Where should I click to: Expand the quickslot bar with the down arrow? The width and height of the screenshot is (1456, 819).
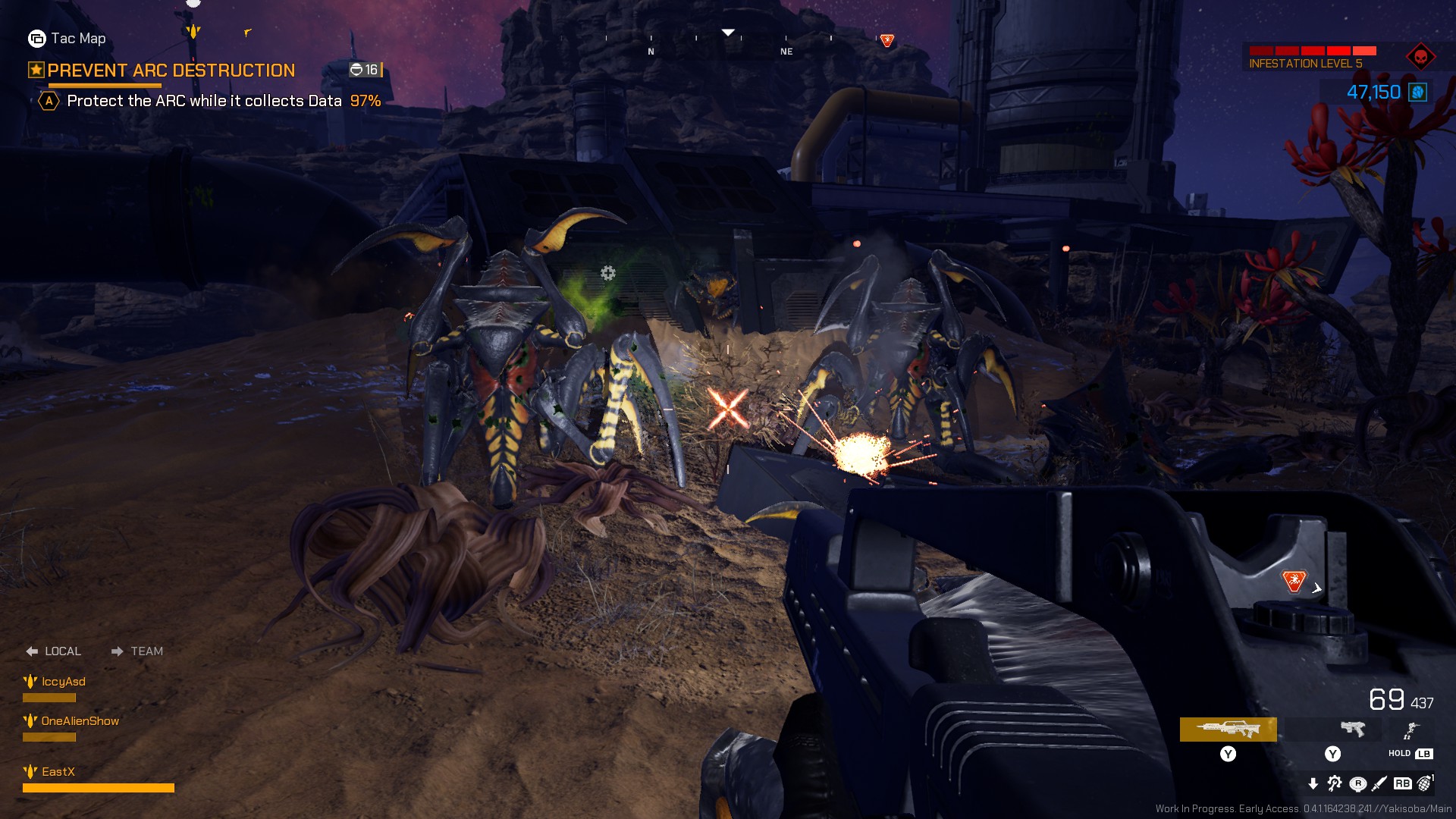coord(1314,784)
